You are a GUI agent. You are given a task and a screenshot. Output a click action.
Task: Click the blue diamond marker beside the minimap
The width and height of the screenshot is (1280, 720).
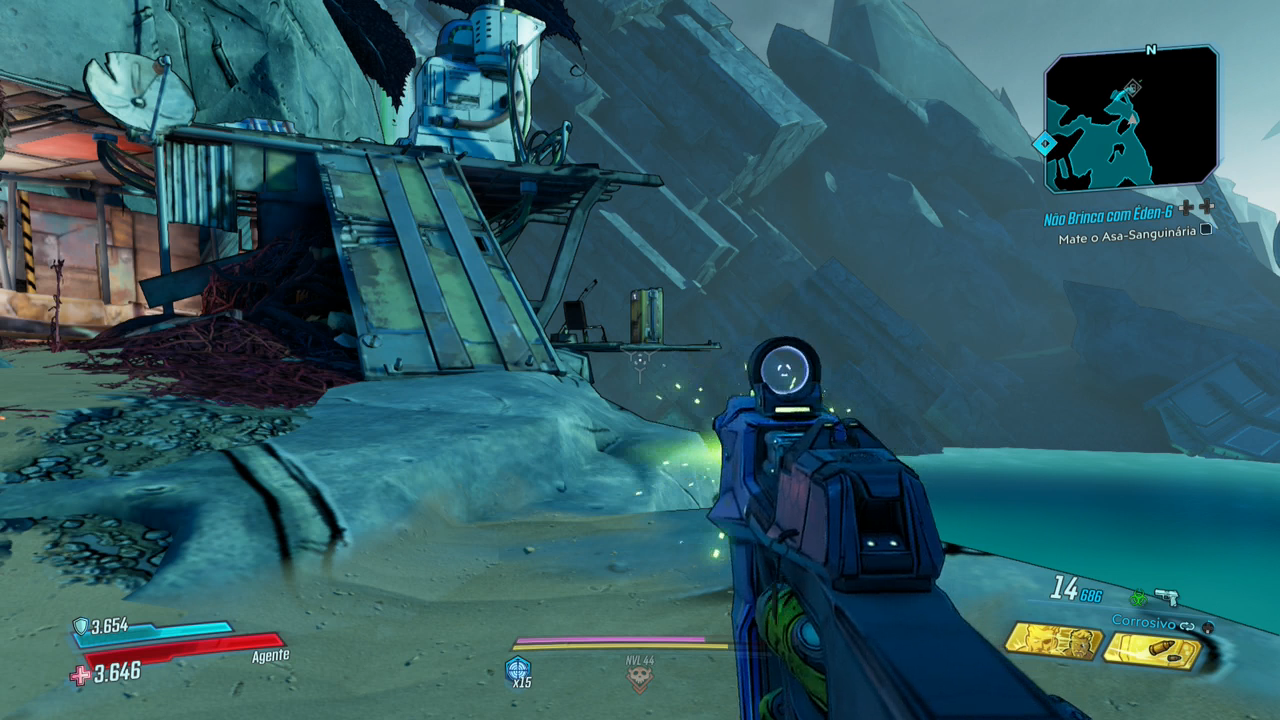coord(1045,144)
